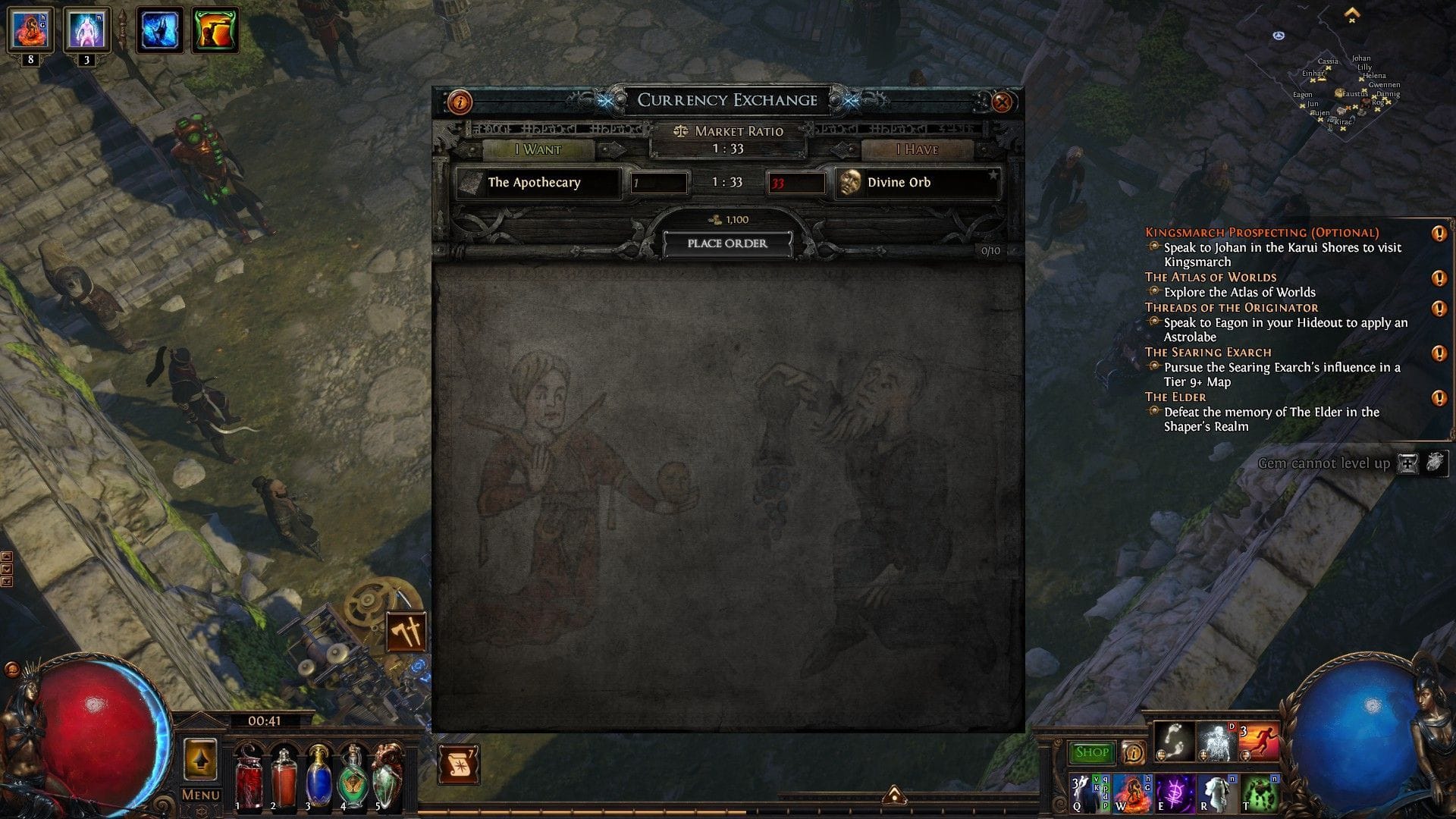
Task: Select the I Want header
Action: pos(540,149)
